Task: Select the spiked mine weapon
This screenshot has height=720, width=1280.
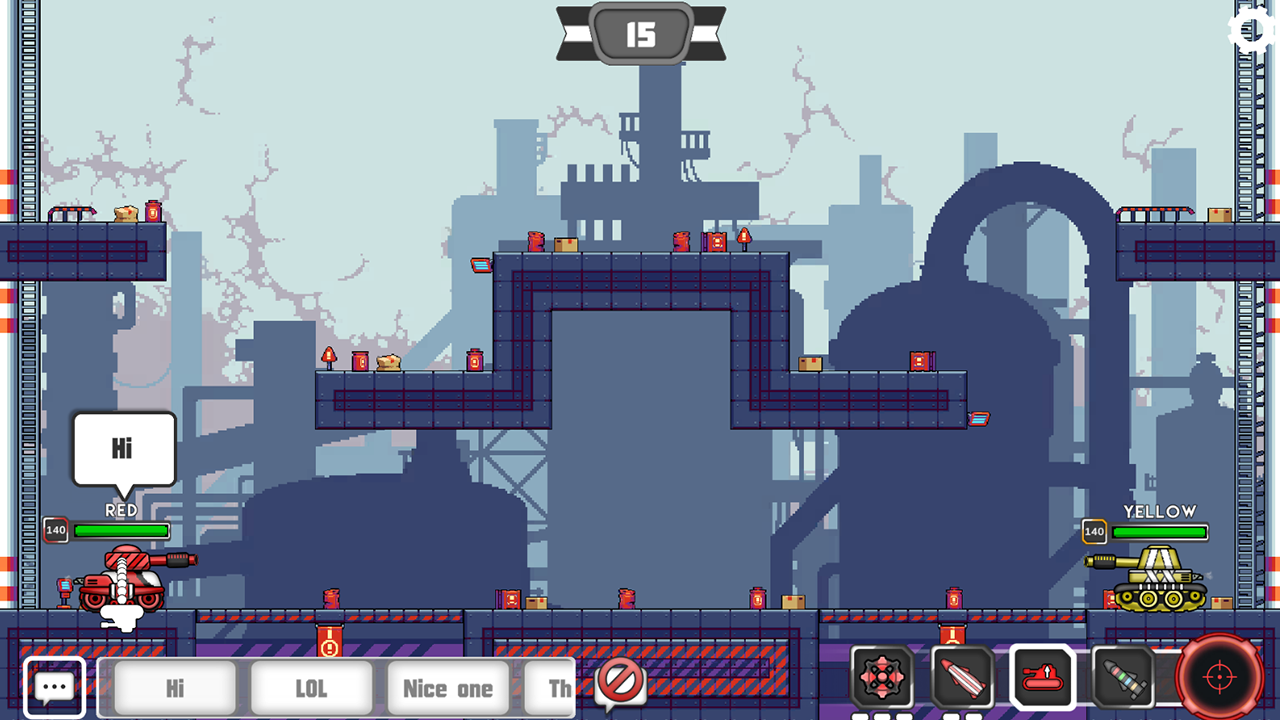Action: [x=879, y=678]
